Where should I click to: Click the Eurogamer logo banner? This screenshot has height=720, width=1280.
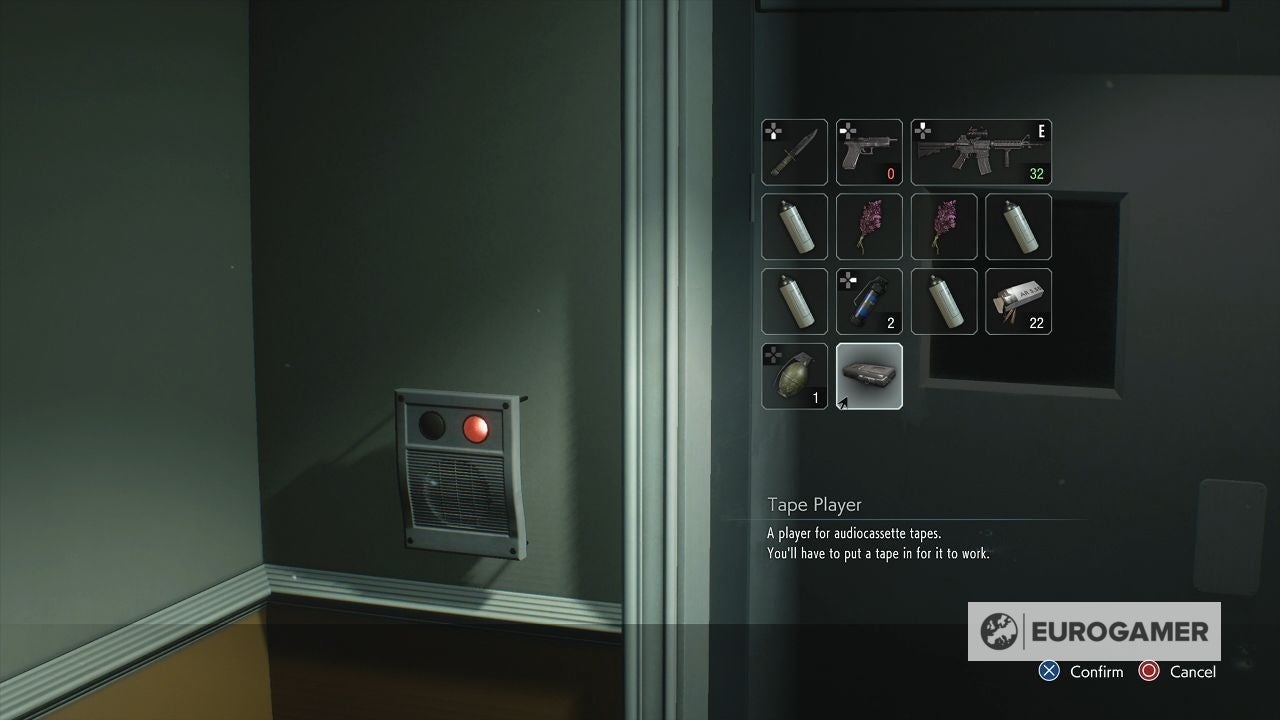pos(1095,632)
